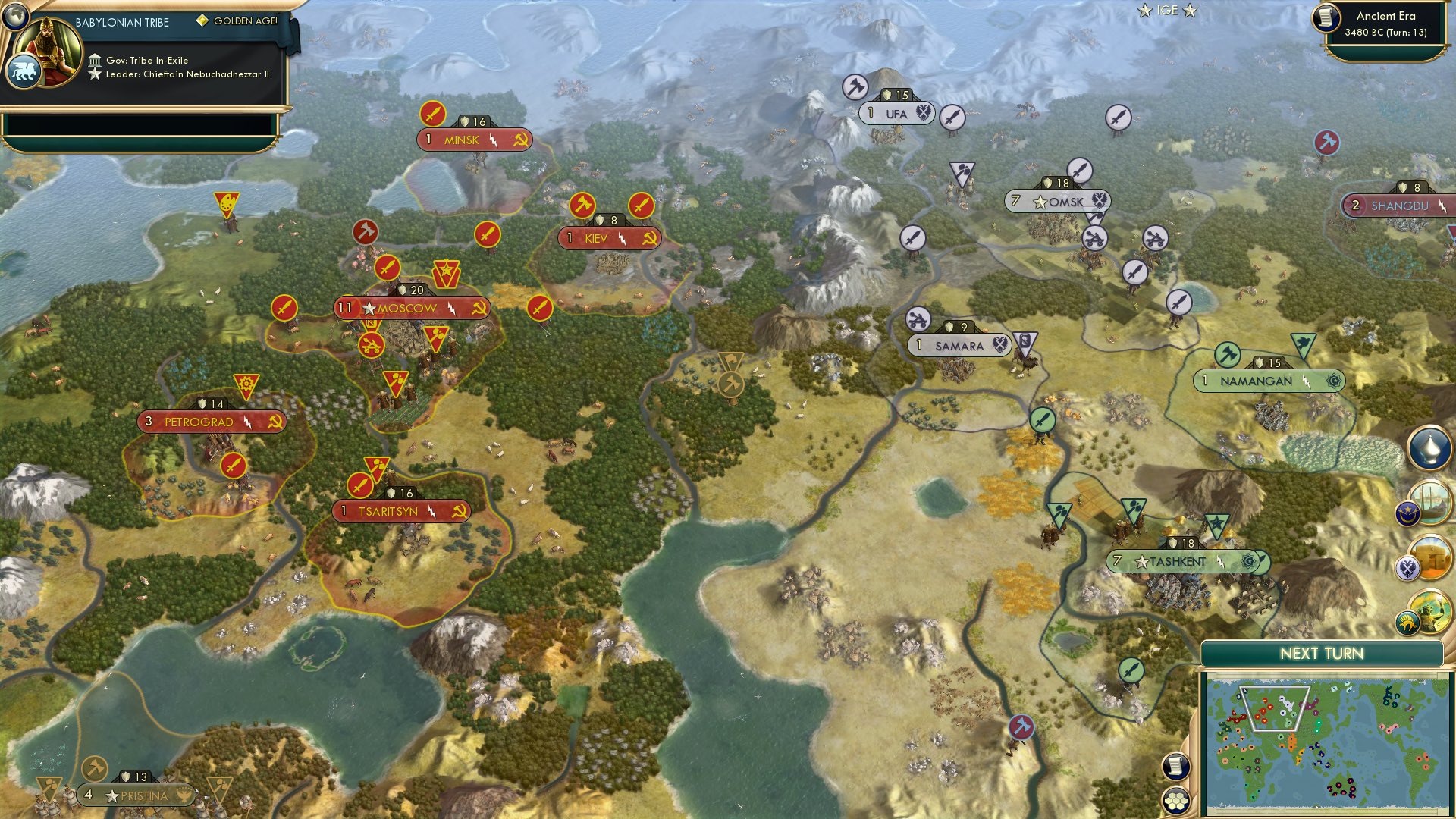Open the notification log scroll near the minimap

[x=1178, y=766]
